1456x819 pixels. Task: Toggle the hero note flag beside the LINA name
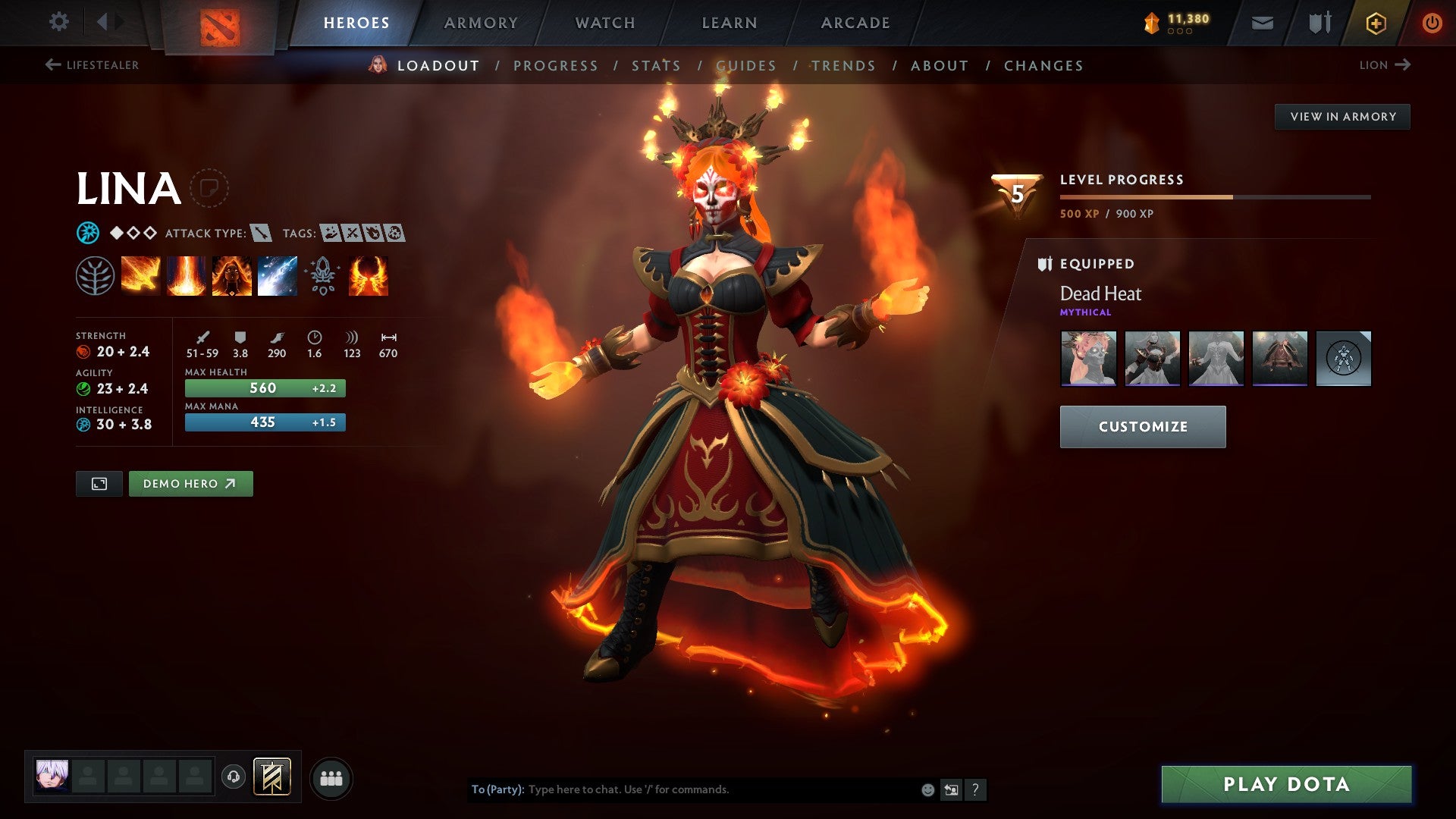210,188
